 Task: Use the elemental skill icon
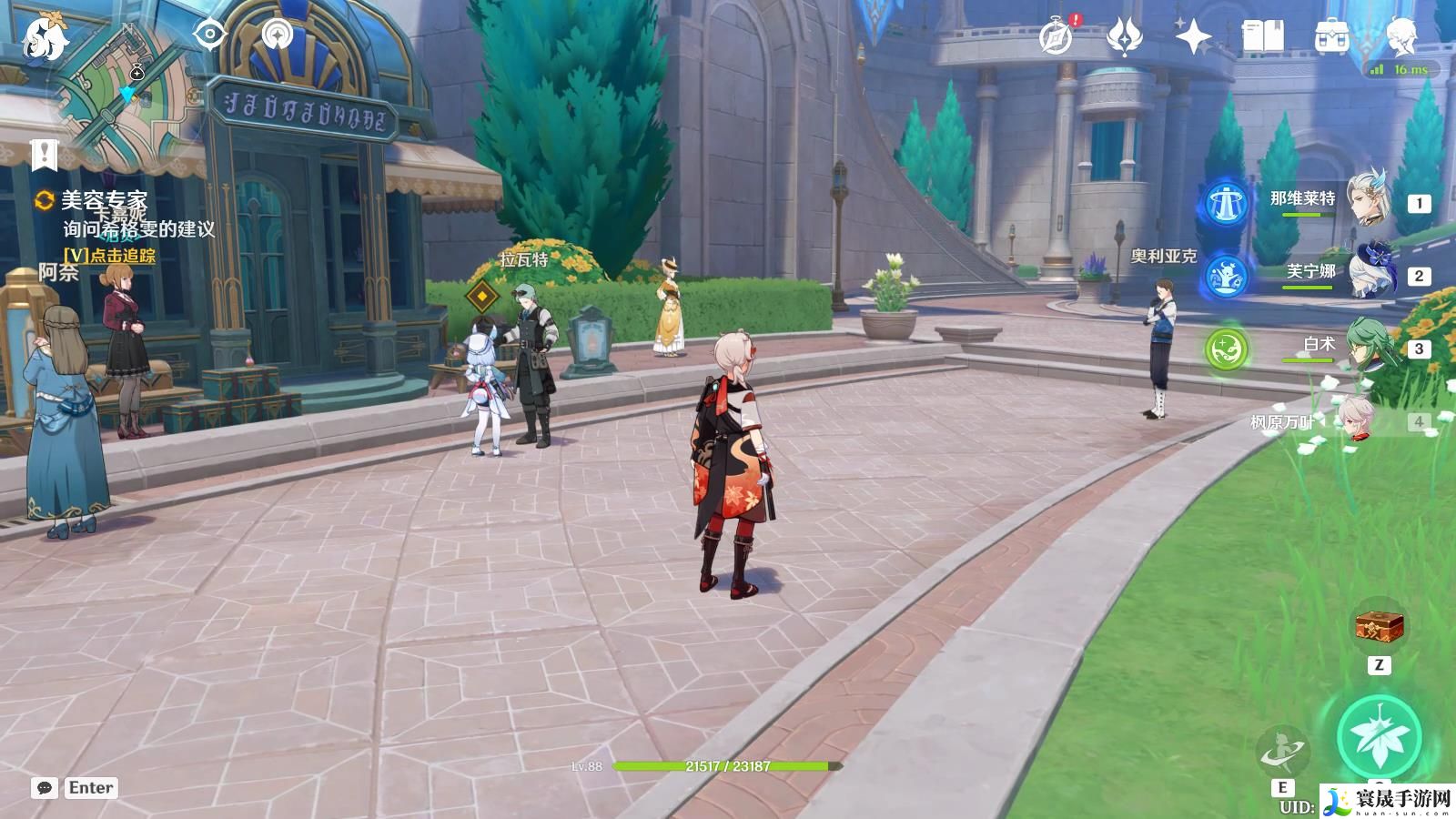point(1282,752)
